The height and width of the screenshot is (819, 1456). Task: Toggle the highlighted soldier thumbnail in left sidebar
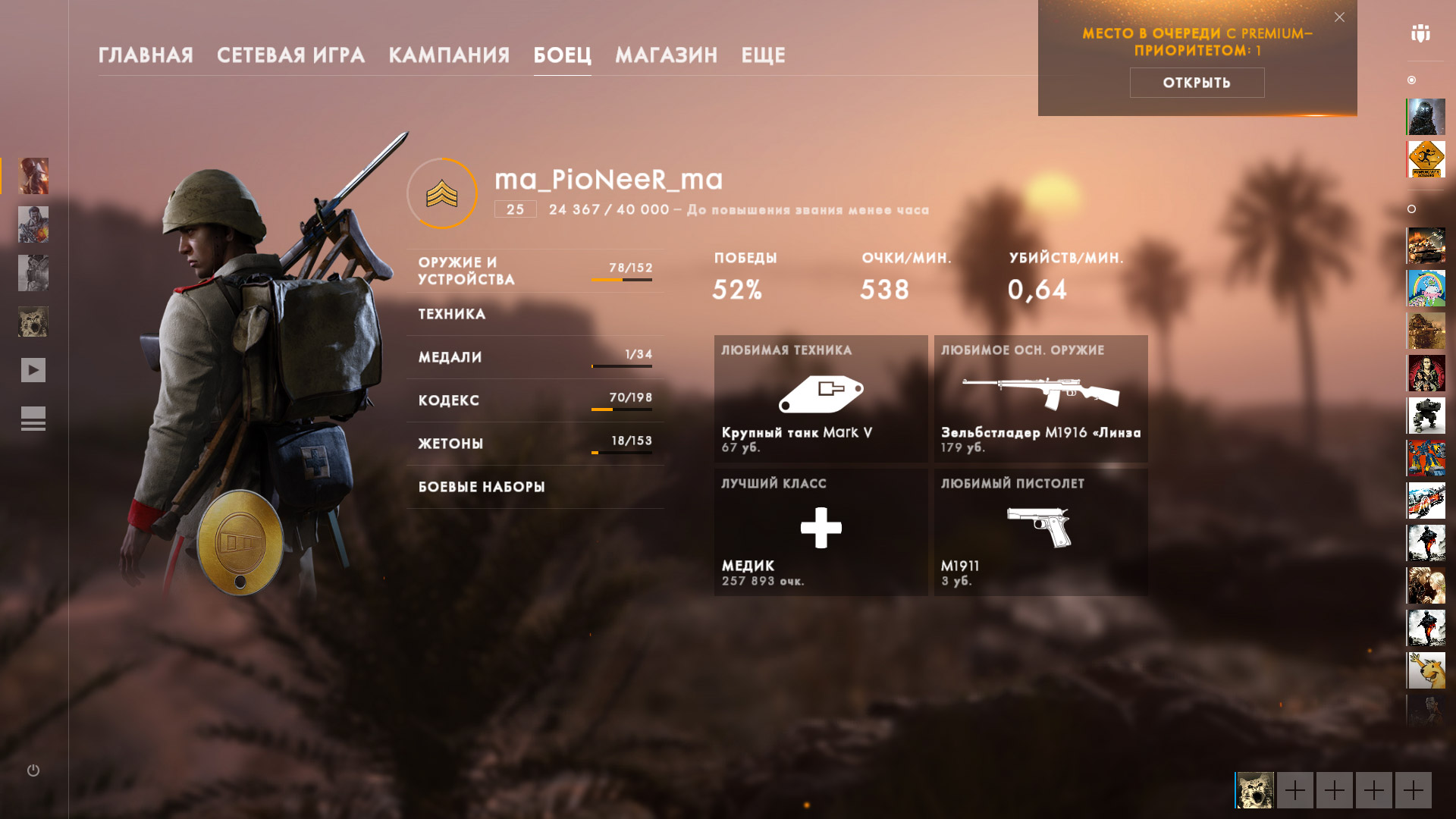point(33,176)
